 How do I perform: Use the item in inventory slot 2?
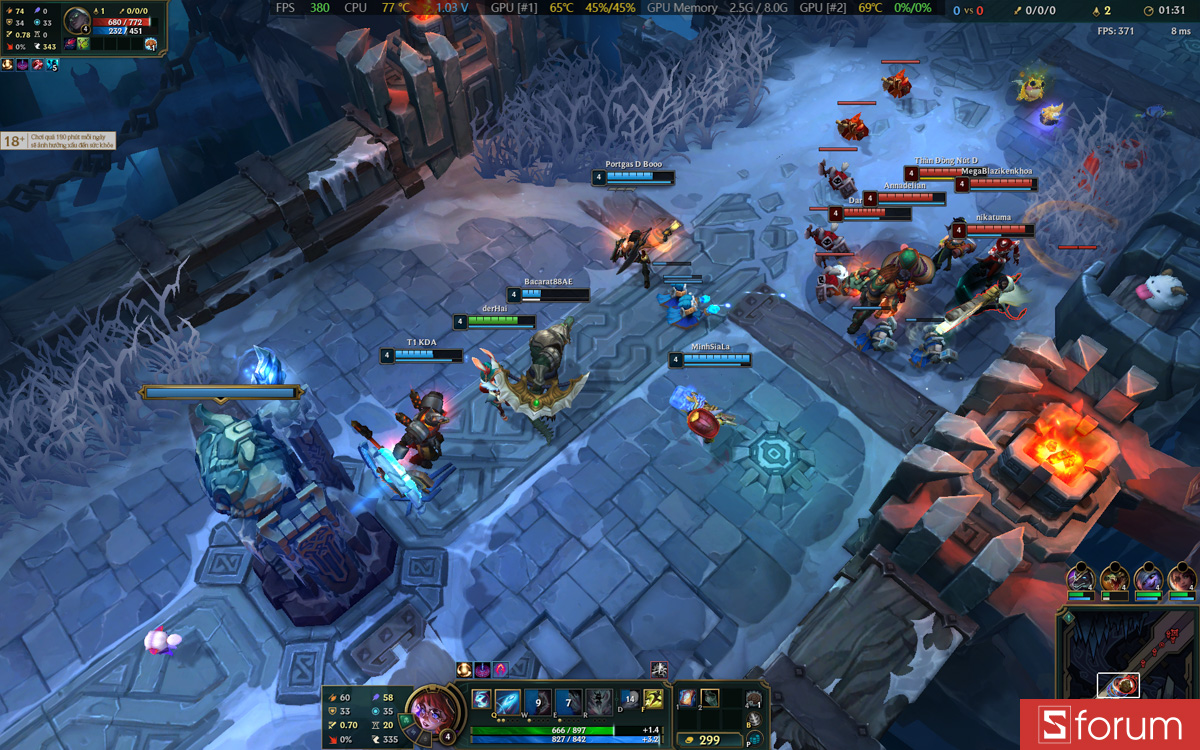pos(710,698)
